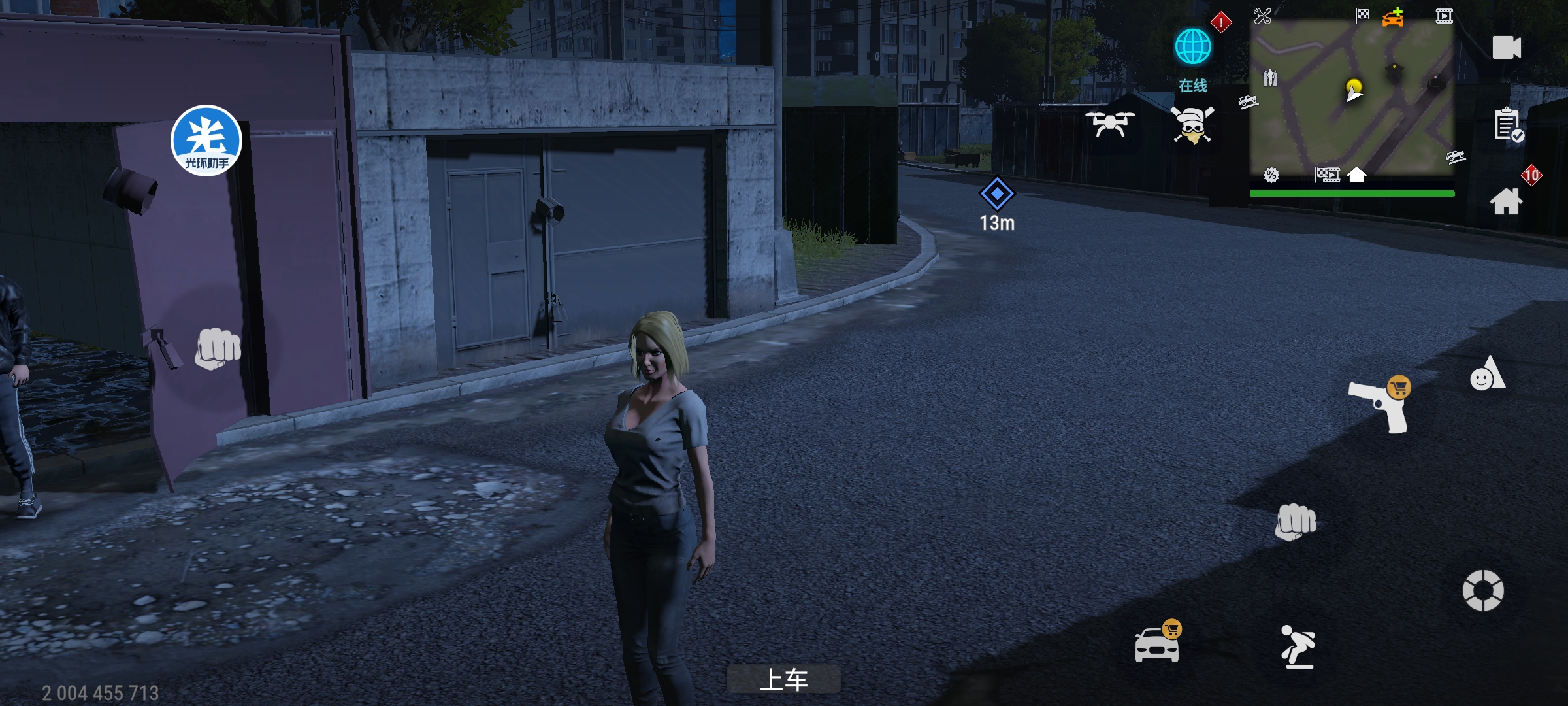Activate the crosshair aim button
Screen dimensions: 1568x706
(x=1482, y=590)
